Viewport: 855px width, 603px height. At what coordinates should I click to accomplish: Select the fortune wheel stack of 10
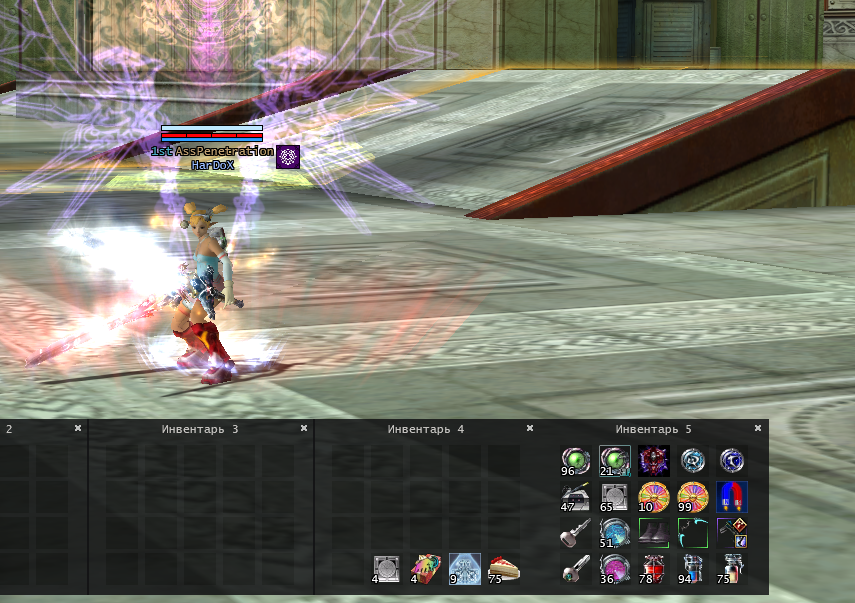654,496
